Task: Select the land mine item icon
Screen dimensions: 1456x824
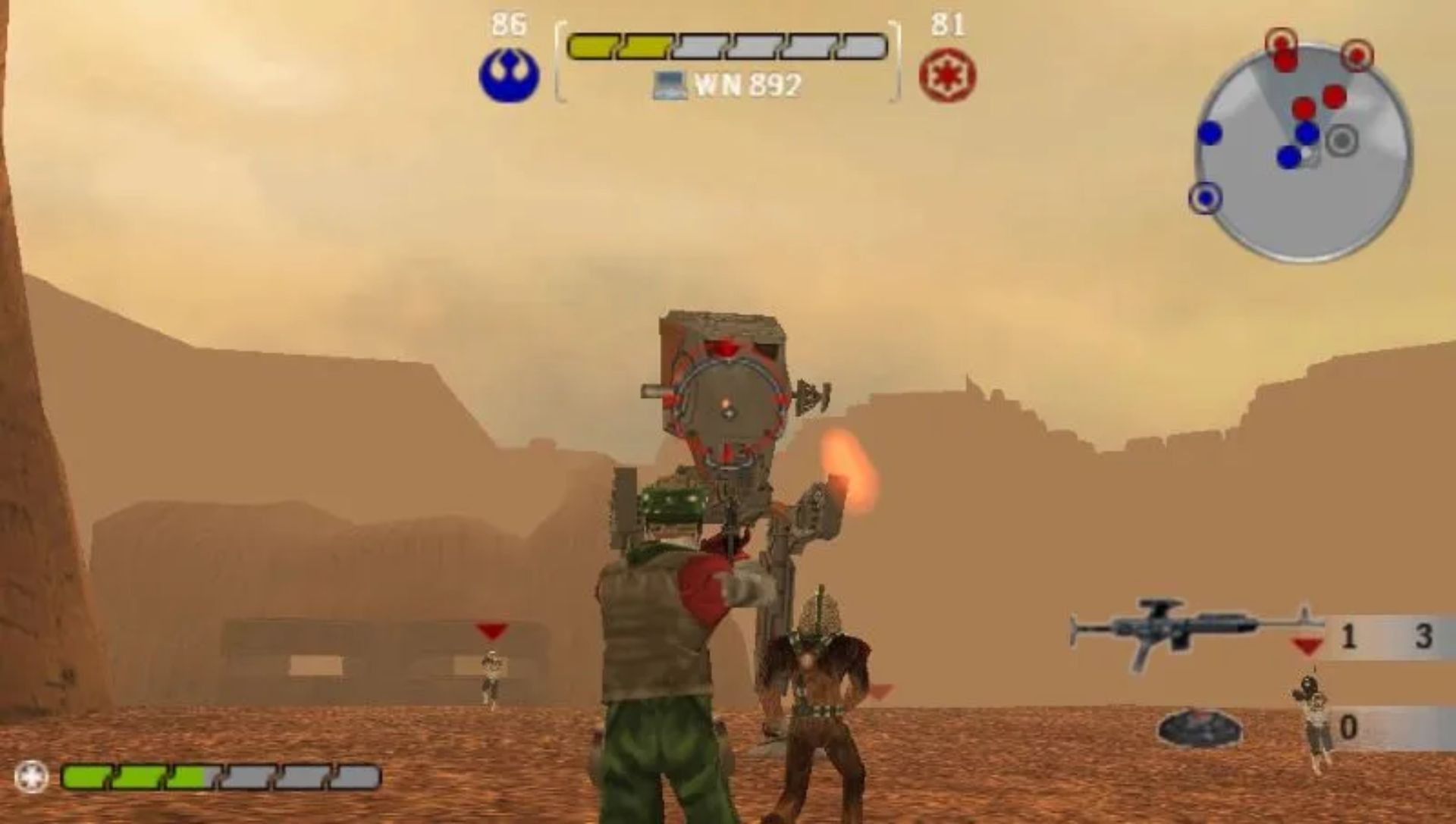Action: pyautogui.click(x=1199, y=728)
